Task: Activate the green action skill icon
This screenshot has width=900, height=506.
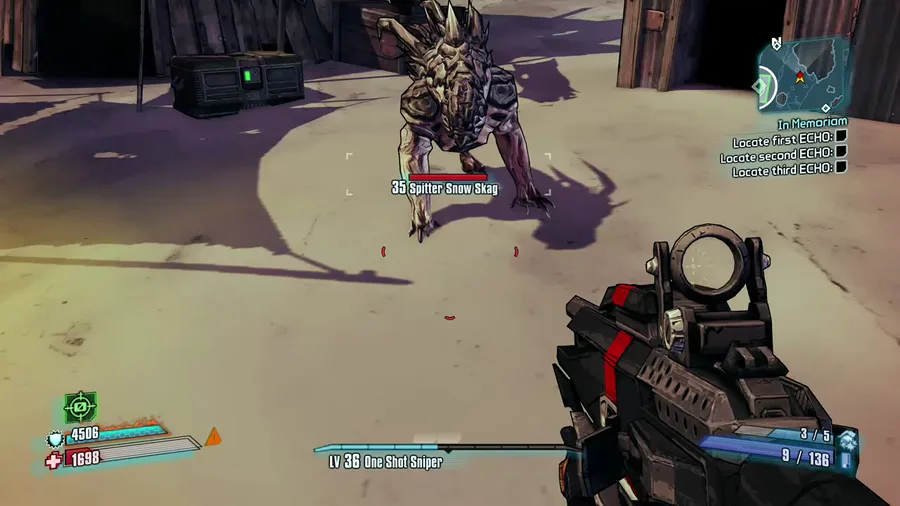Action: (80, 407)
